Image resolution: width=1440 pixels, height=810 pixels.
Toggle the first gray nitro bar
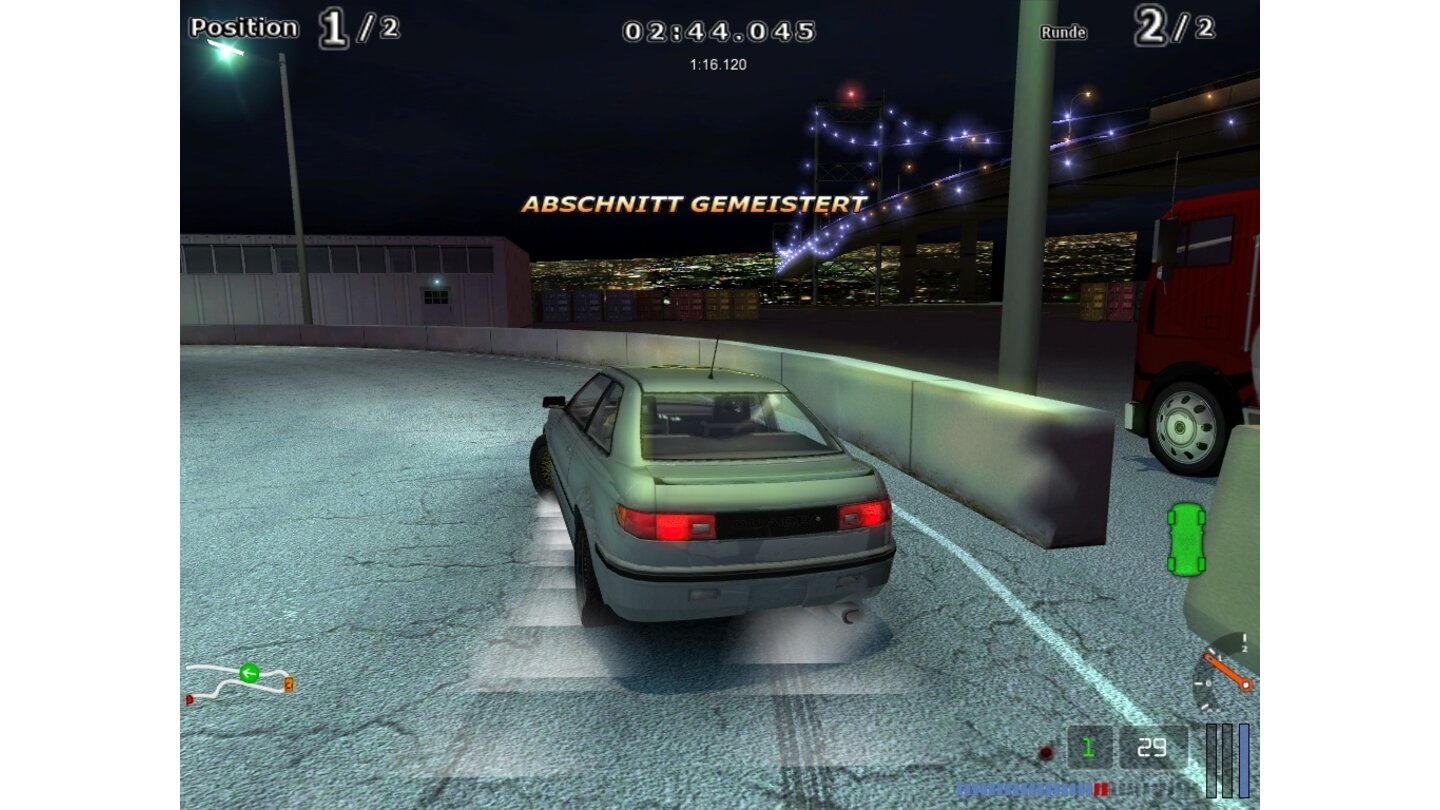click(x=1212, y=758)
